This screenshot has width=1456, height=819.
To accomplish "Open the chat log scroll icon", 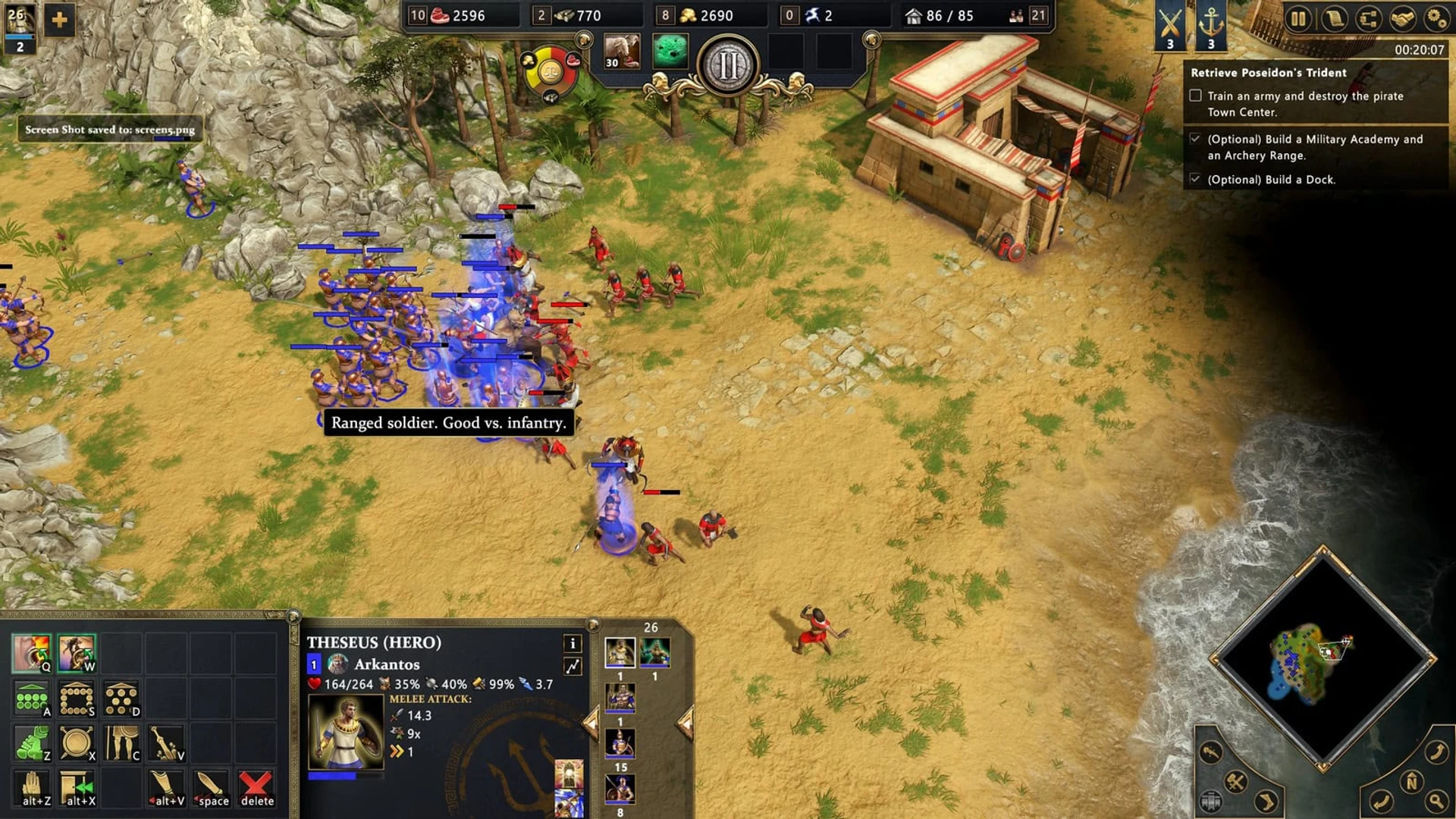I will [1335, 17].
